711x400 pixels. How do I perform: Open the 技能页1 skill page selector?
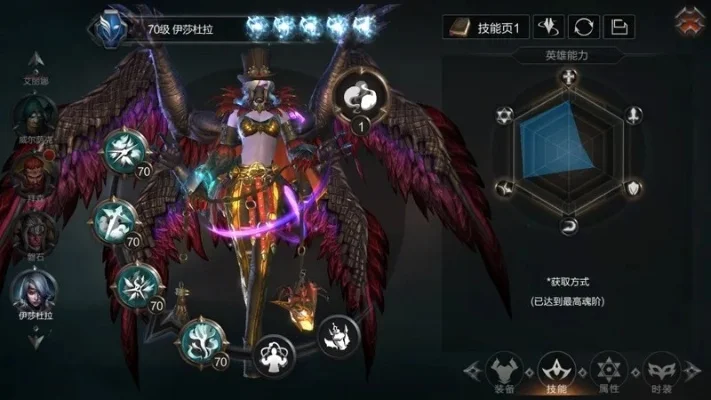(x=485, y=27)
